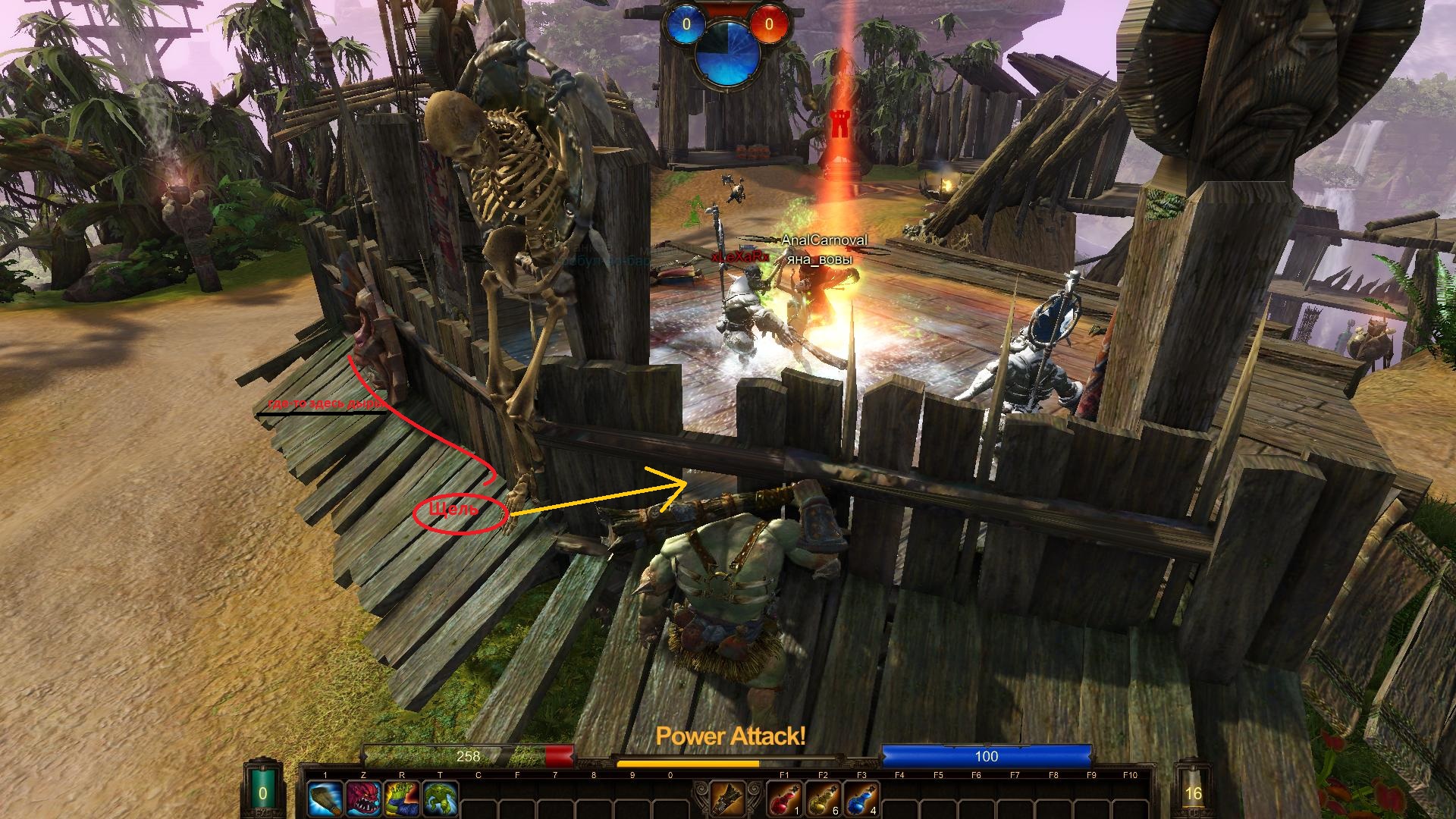
Task: Drink the red health potion
Action: [x=784, y=799]
